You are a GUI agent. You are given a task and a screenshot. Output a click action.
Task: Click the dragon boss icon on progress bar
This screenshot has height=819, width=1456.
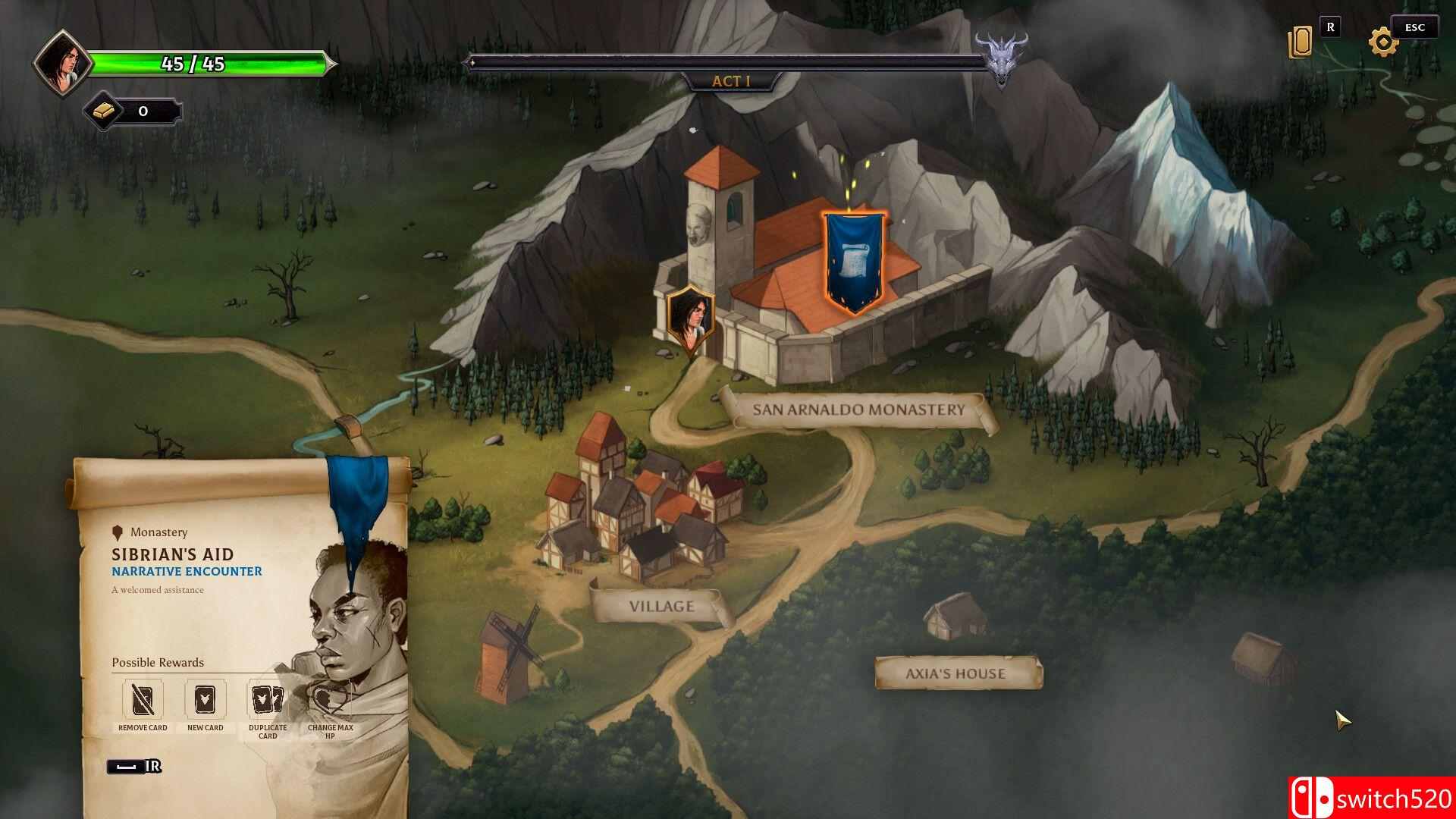(x=1001, y=59)
